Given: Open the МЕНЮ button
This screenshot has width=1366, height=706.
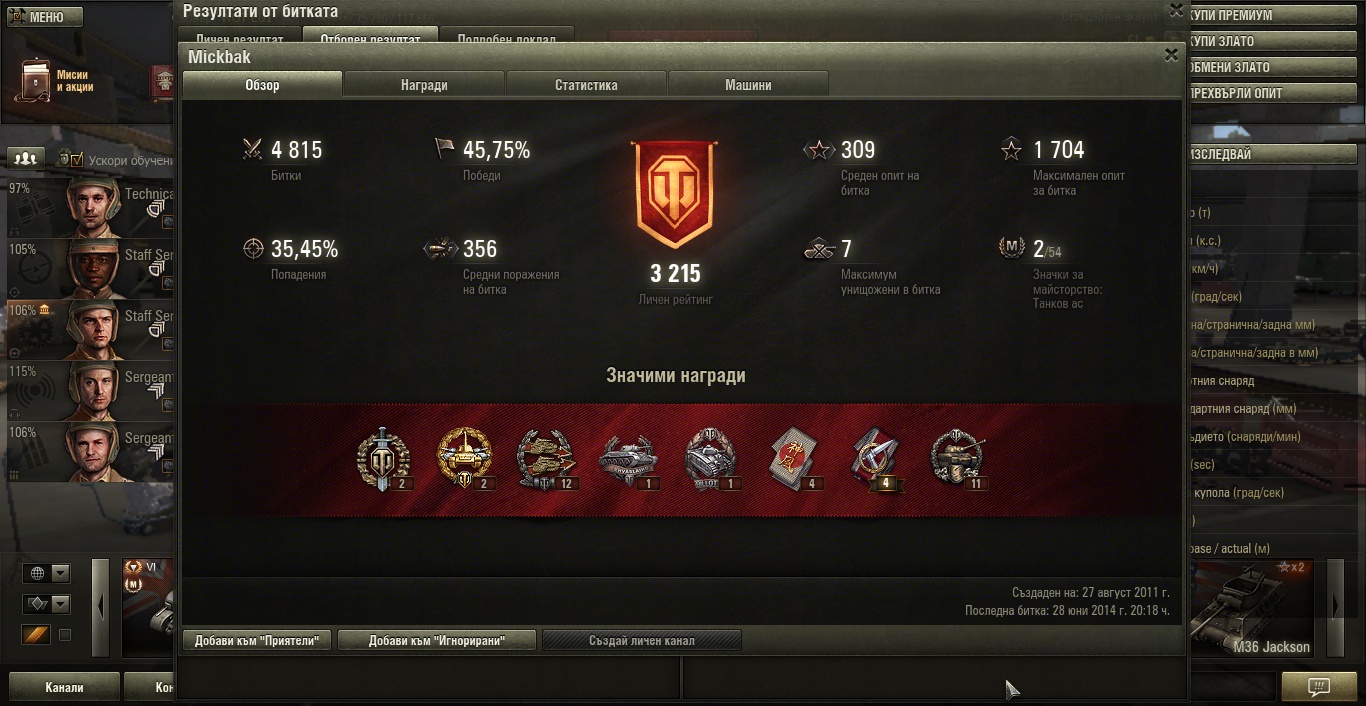Looking at the screenshot, I should click(44, 17).
